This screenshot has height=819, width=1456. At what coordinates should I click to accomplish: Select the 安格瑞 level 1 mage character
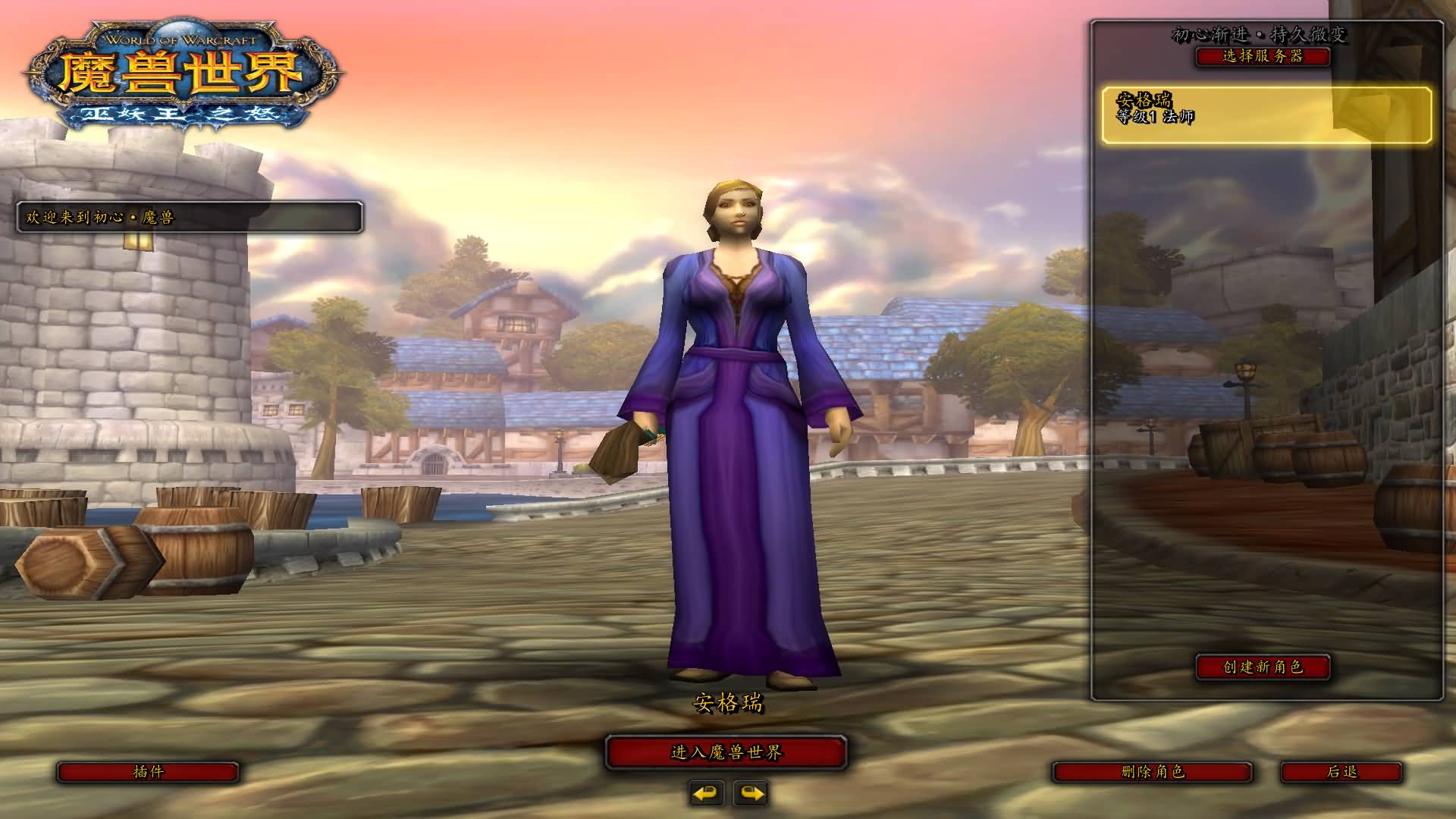[x=1266, y=115]
